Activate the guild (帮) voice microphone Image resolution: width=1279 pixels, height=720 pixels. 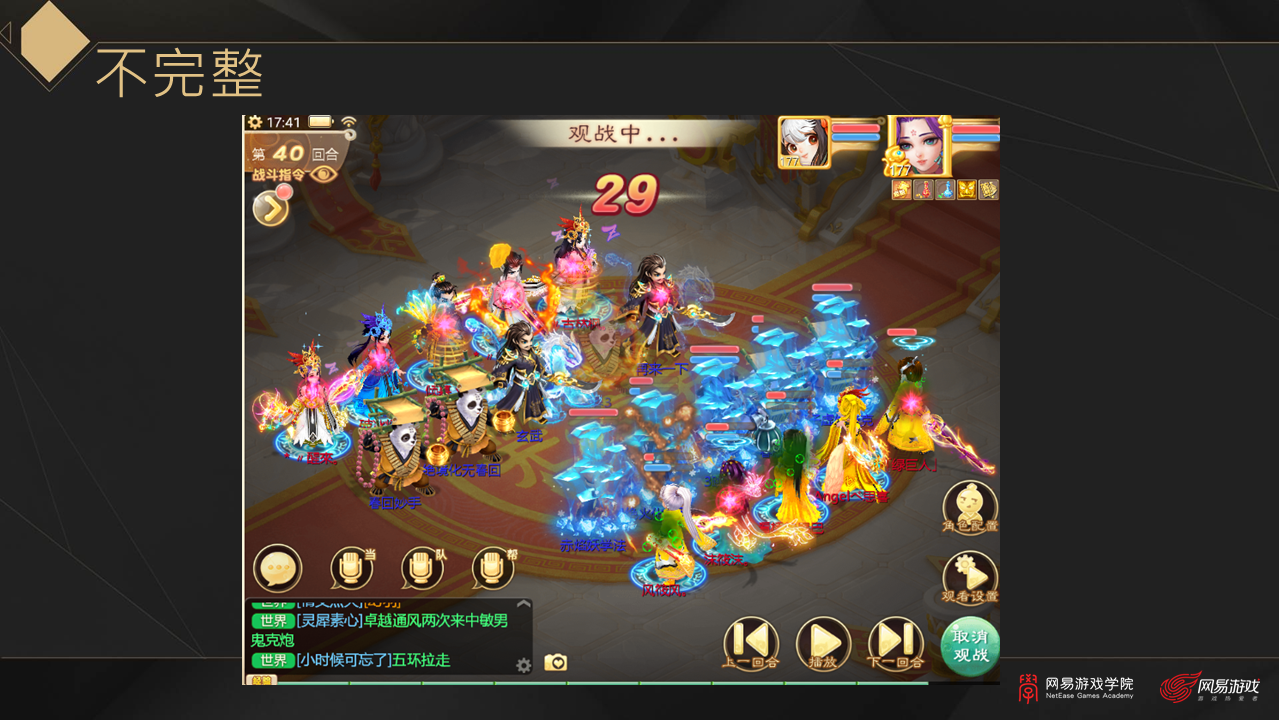[492, 568]
